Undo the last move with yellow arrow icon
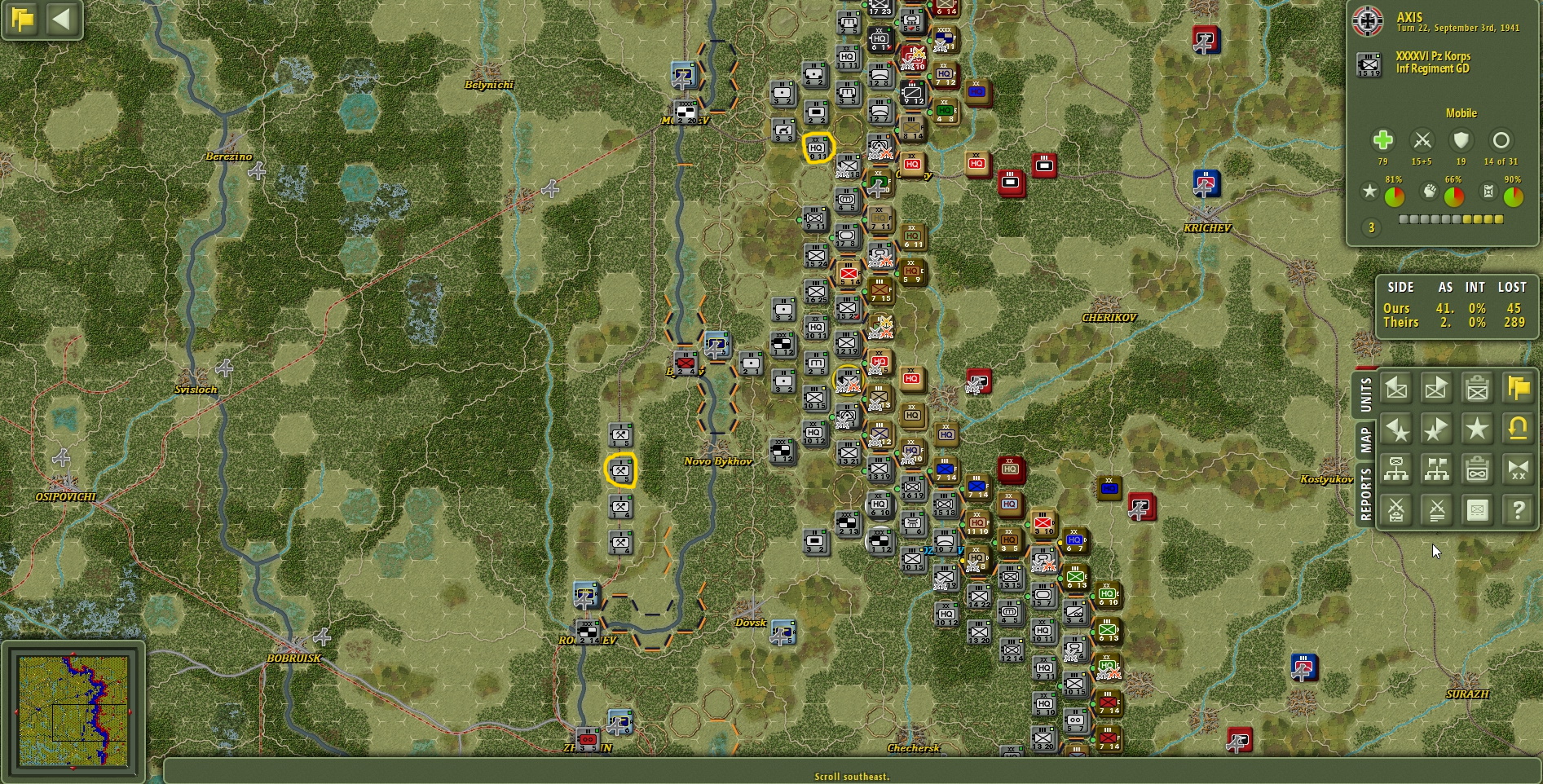Screen dimensions: 1543x784 click(x=1518, y=429)
